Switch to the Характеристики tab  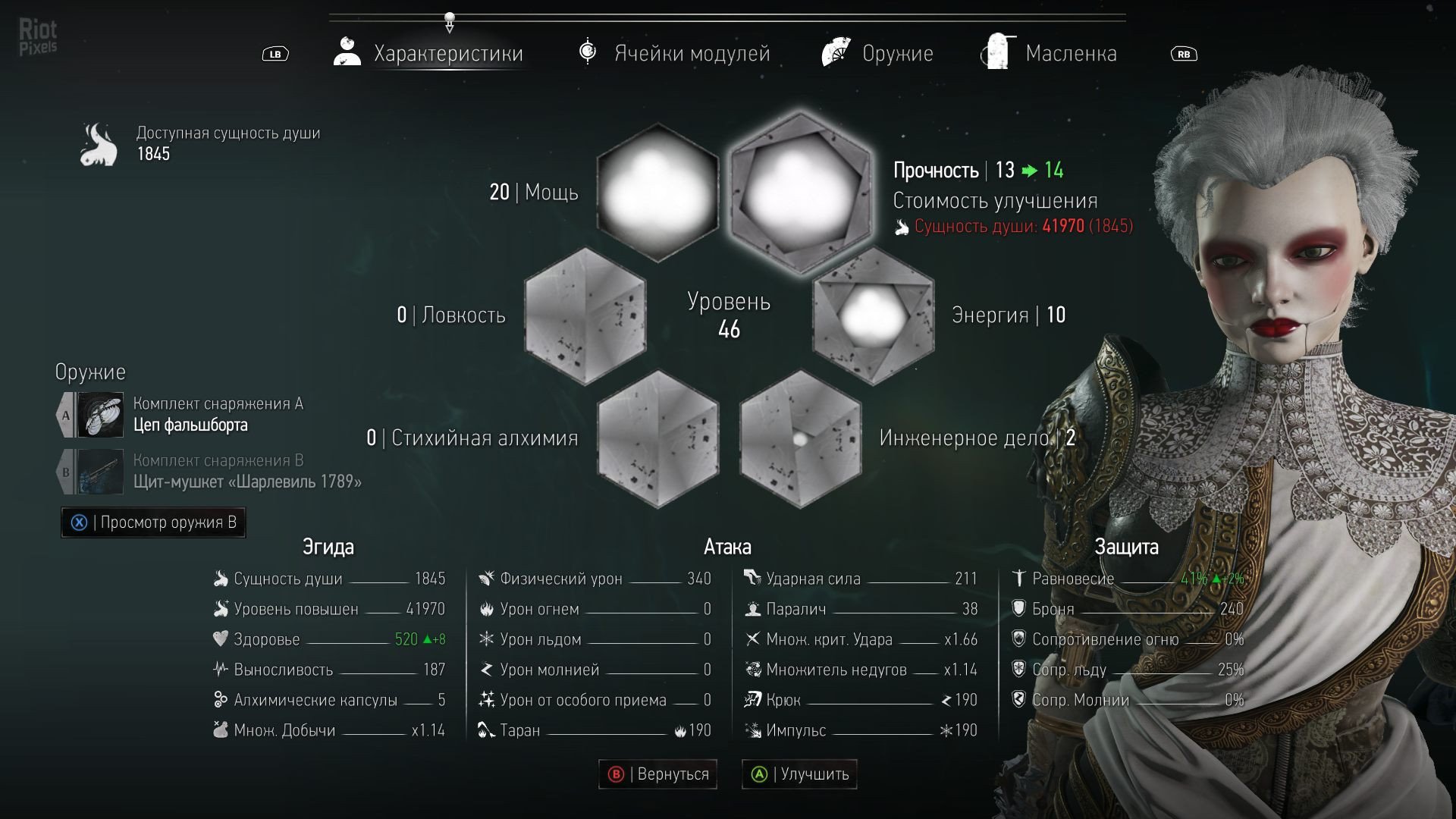coord(429,53)
